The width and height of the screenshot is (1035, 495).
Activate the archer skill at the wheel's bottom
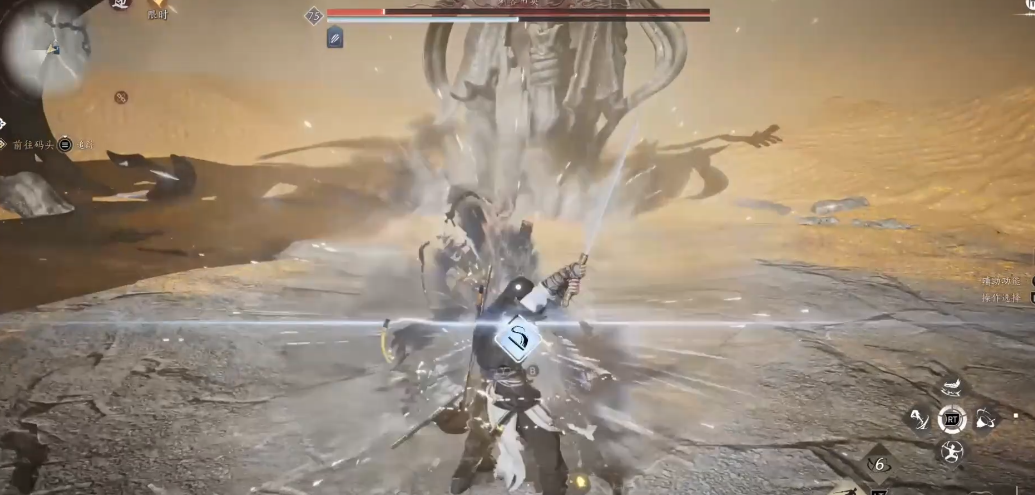951,452
